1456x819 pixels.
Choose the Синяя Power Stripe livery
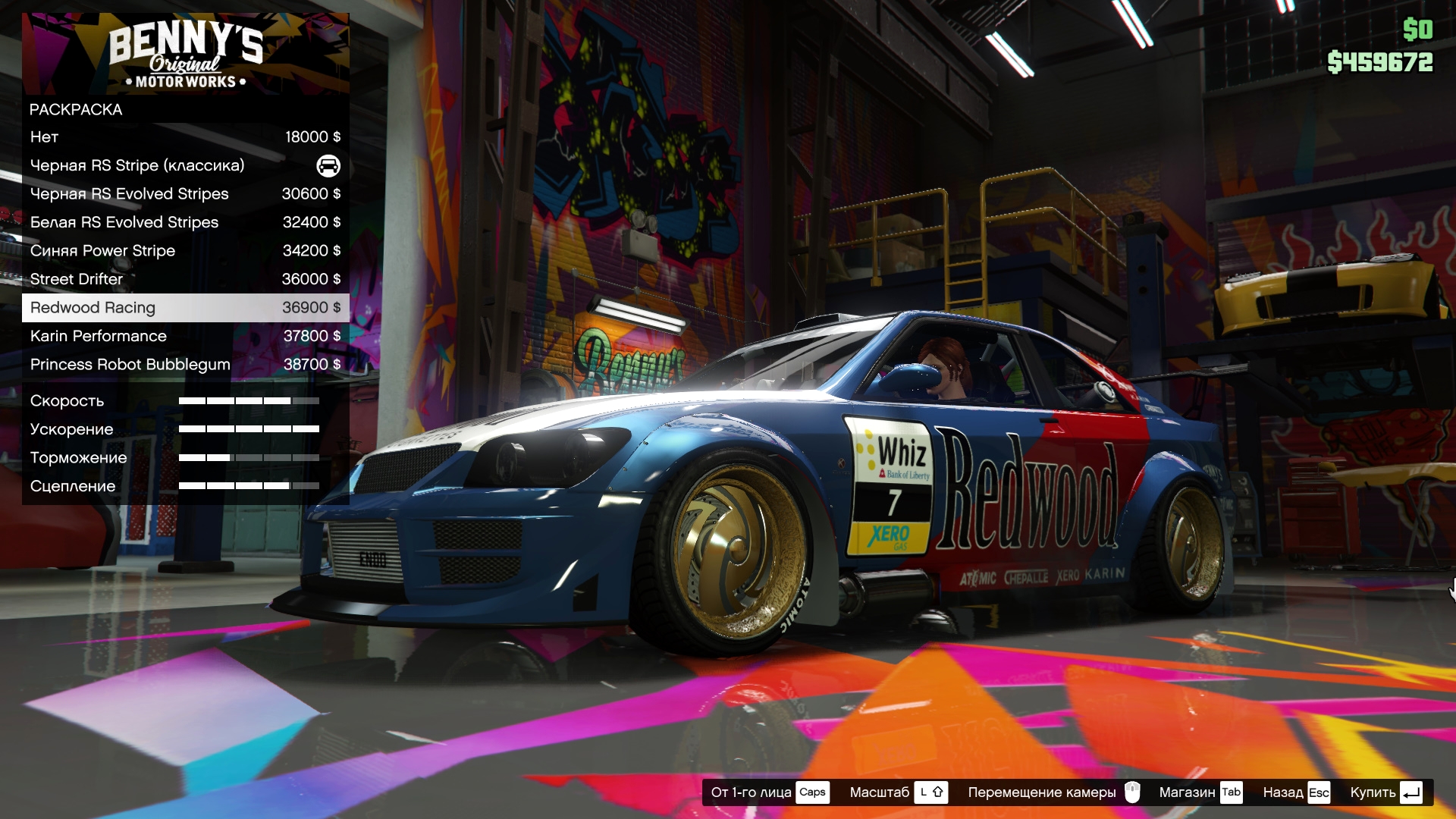pos(185,251)
